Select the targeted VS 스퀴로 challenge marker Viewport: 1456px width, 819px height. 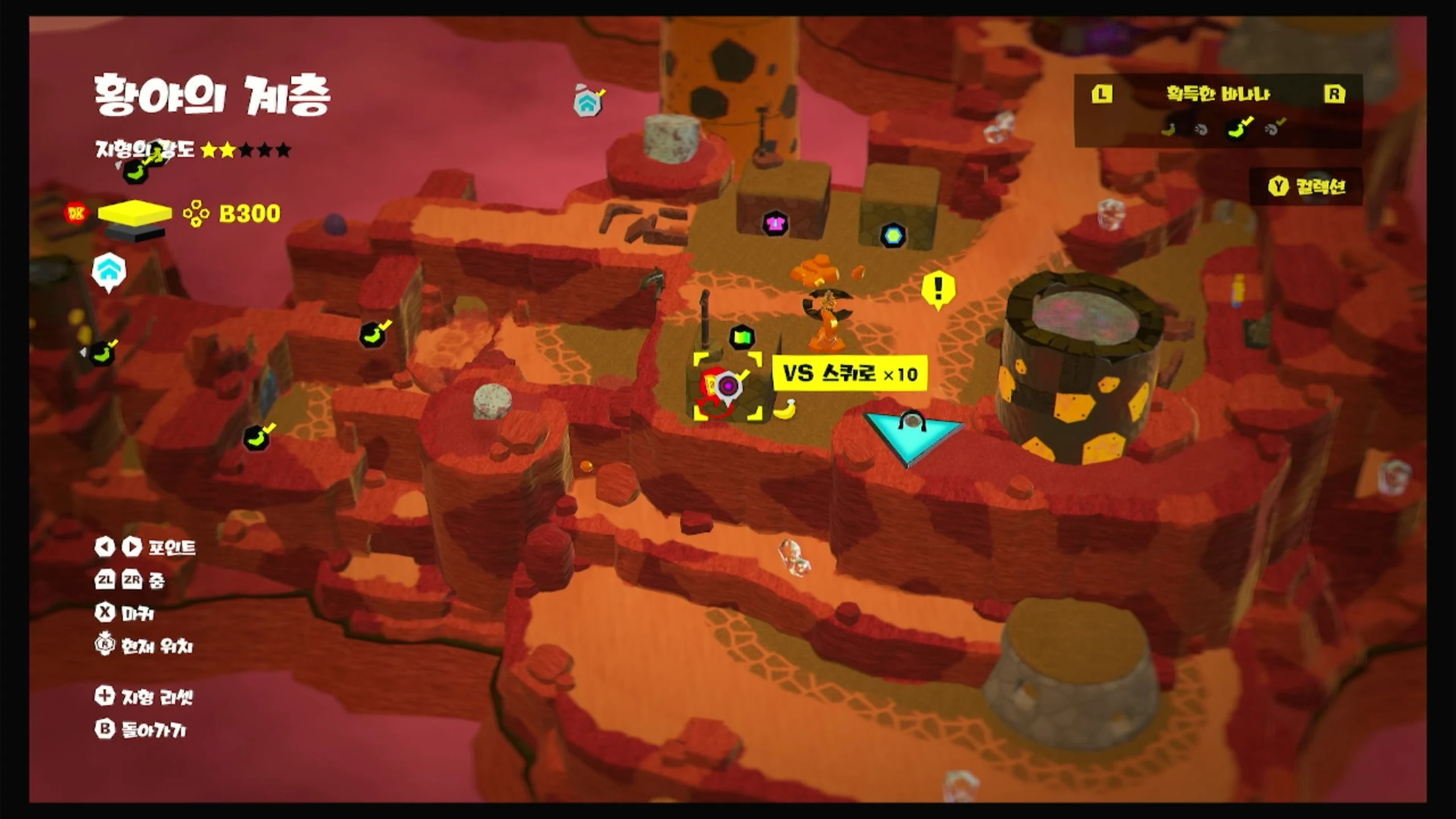coord(727,386)
